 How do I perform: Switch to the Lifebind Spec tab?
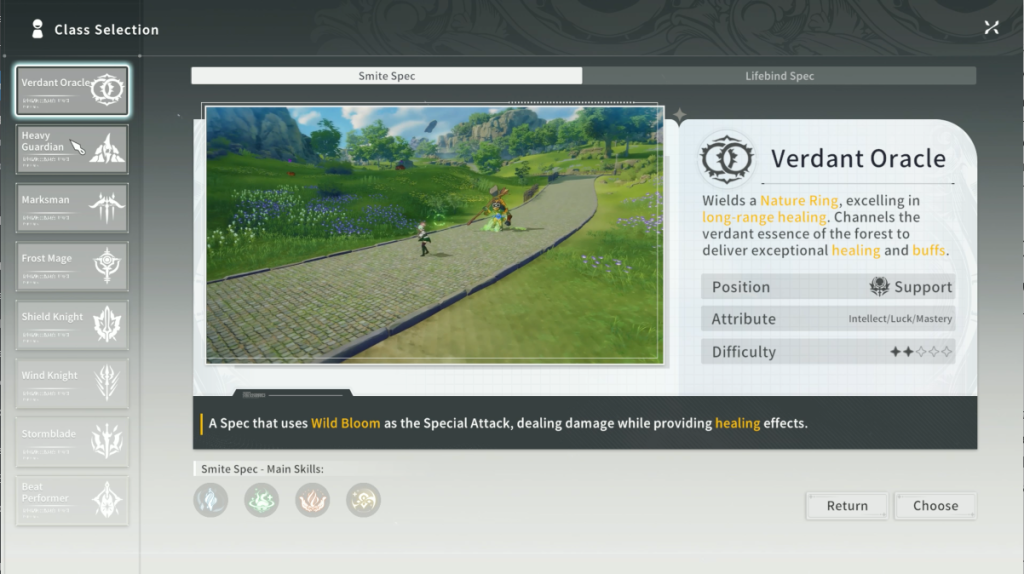(x=779, y=76)
